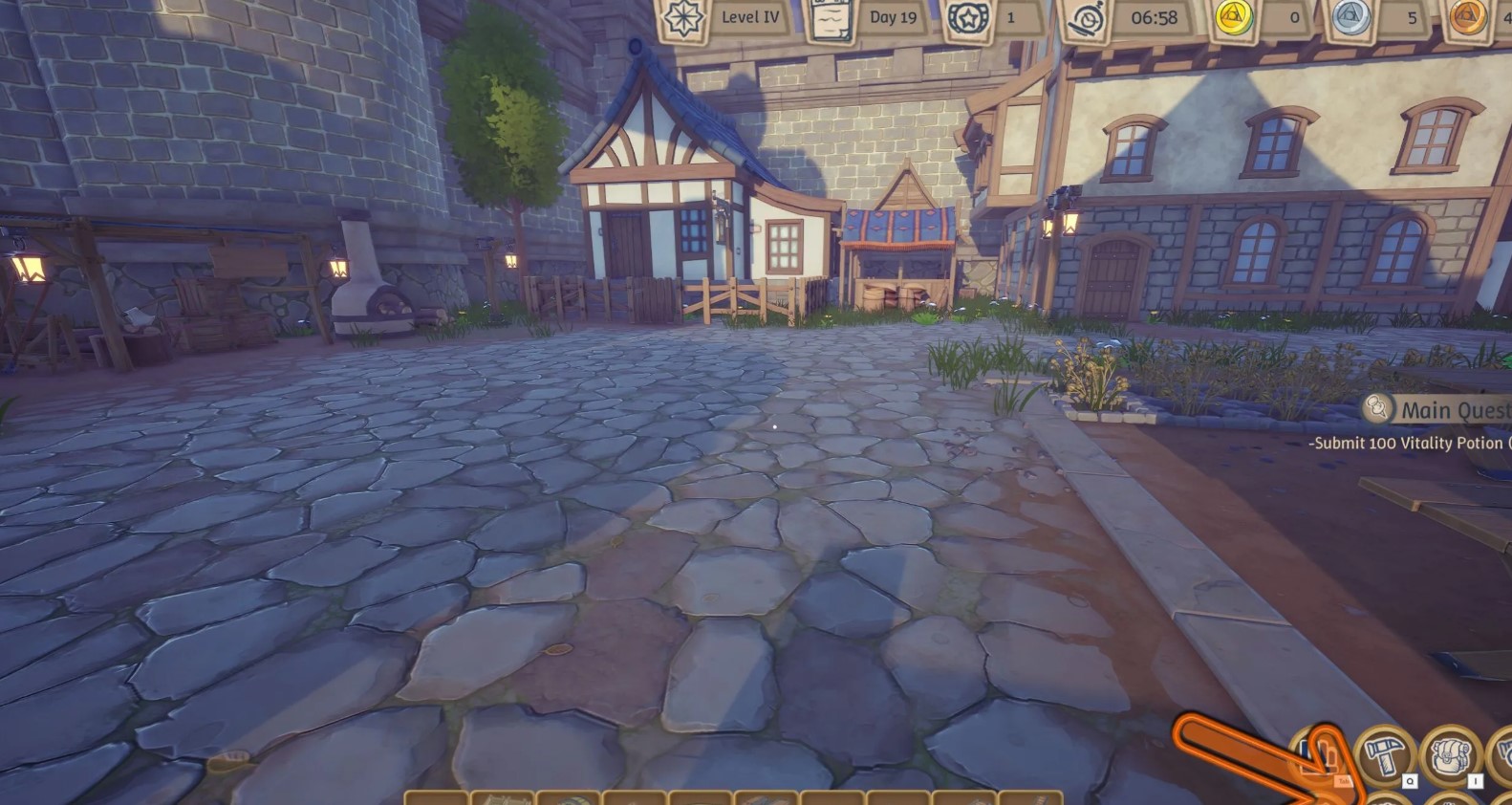This screenshot has width=1512, height=805.
Task: Open the backpack inventory icon
Action: pyautogui.click(x=1450, y=755)
